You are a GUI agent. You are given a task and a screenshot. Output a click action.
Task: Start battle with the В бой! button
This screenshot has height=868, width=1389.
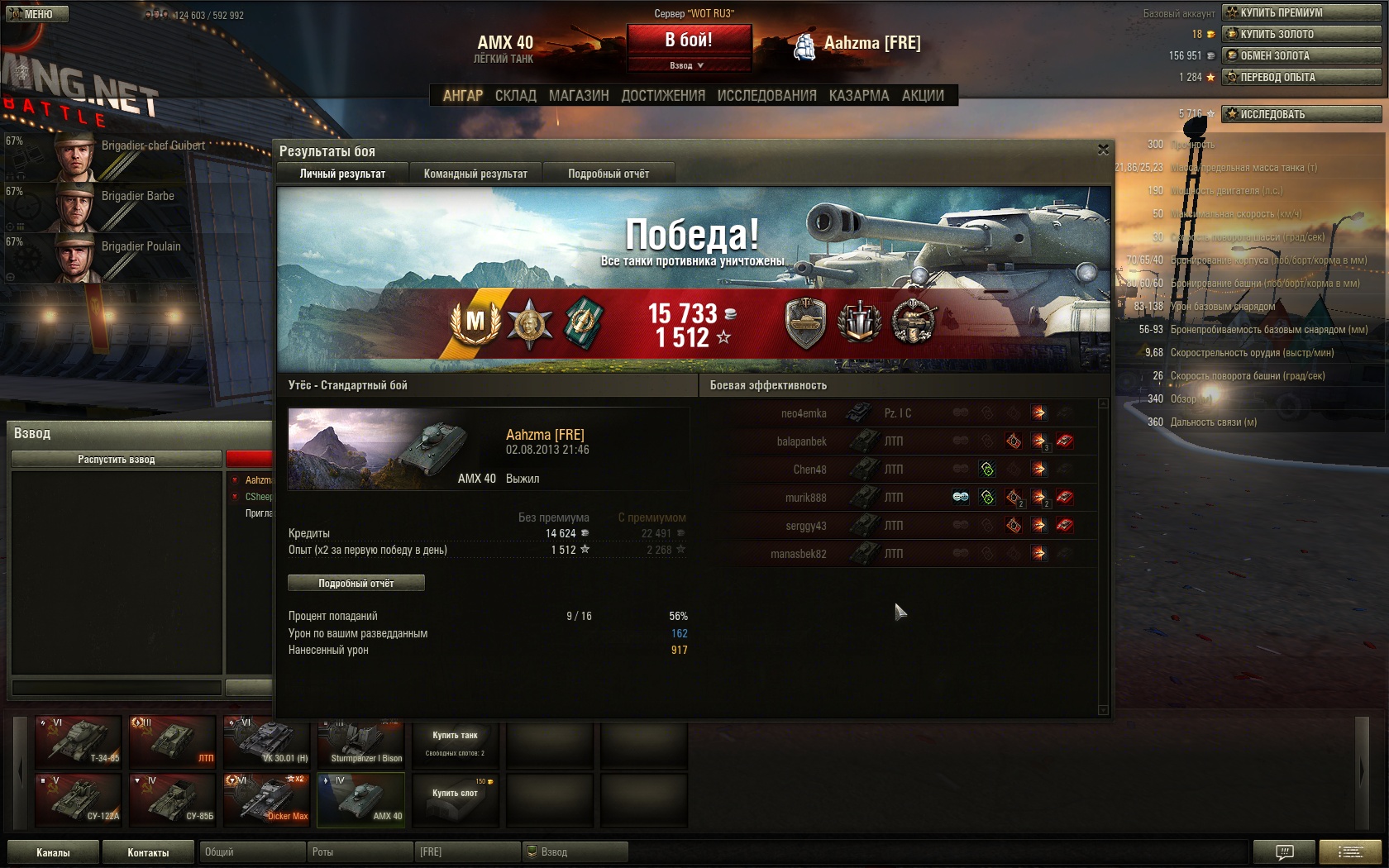[x=689, y=40]
